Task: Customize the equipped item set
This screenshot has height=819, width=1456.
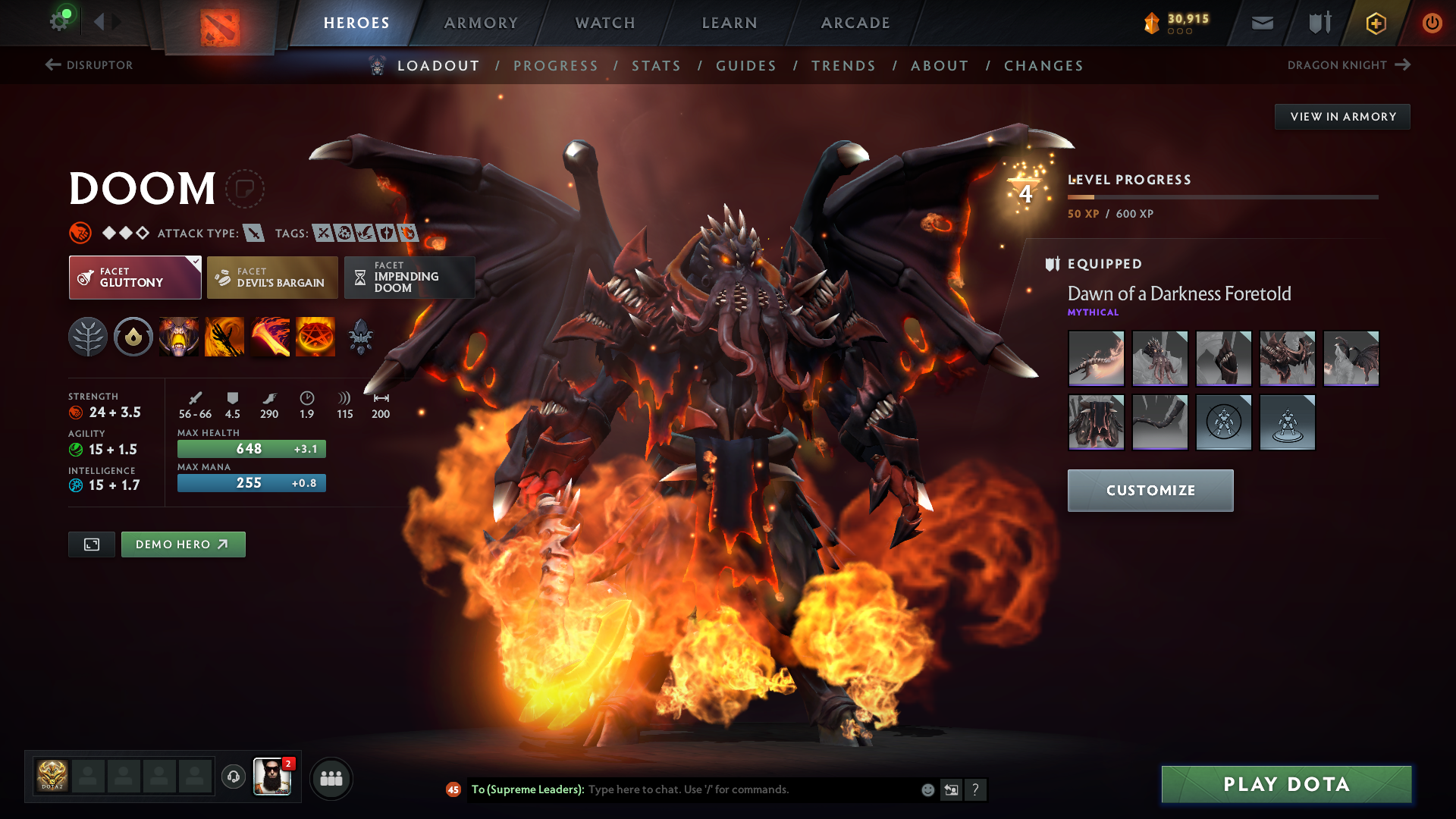Action: coord(1150,491)
